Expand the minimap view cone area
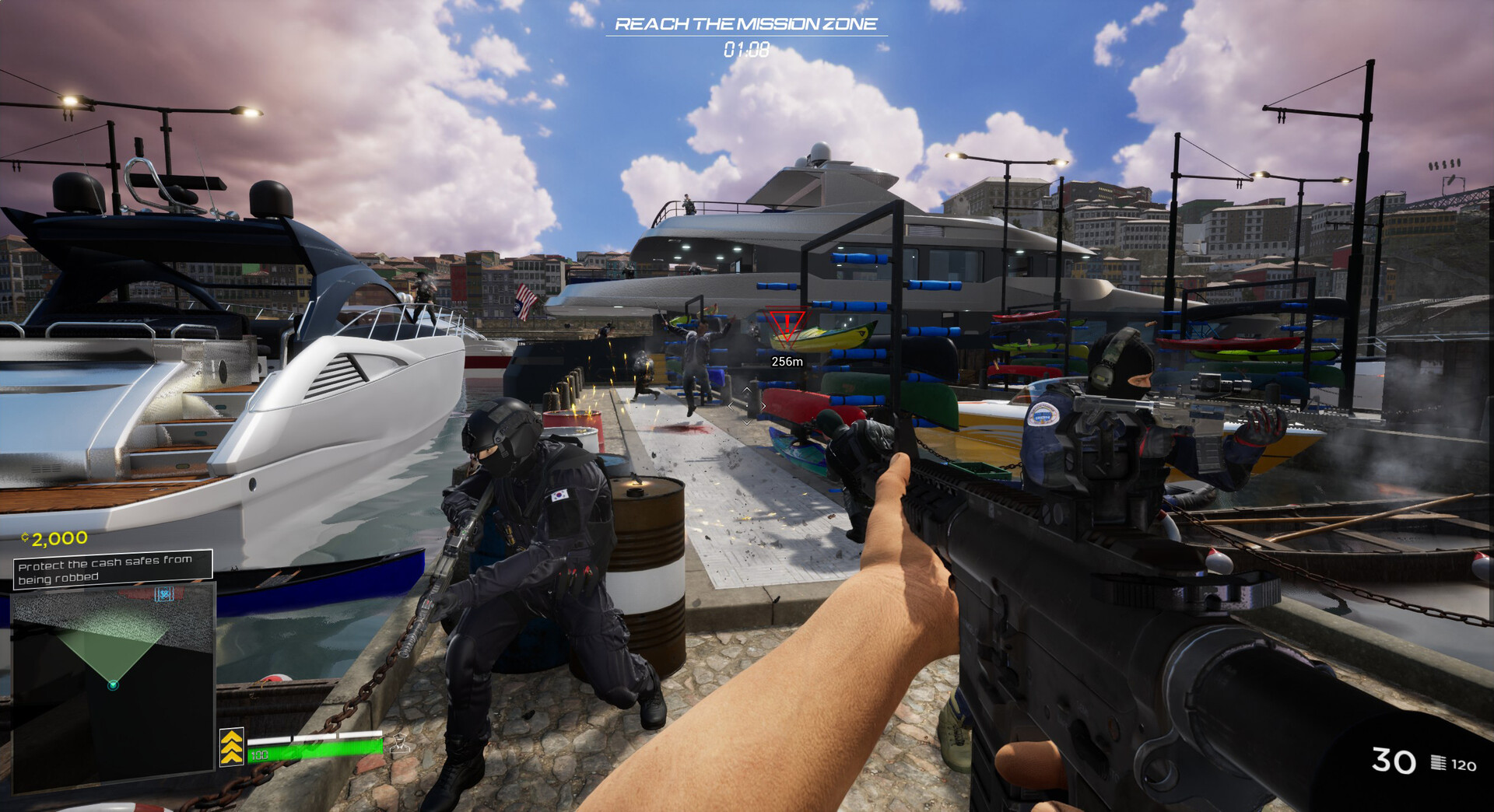Image resolution: width=1494 pixels, height=812 pixels. (x=111, y=651)
